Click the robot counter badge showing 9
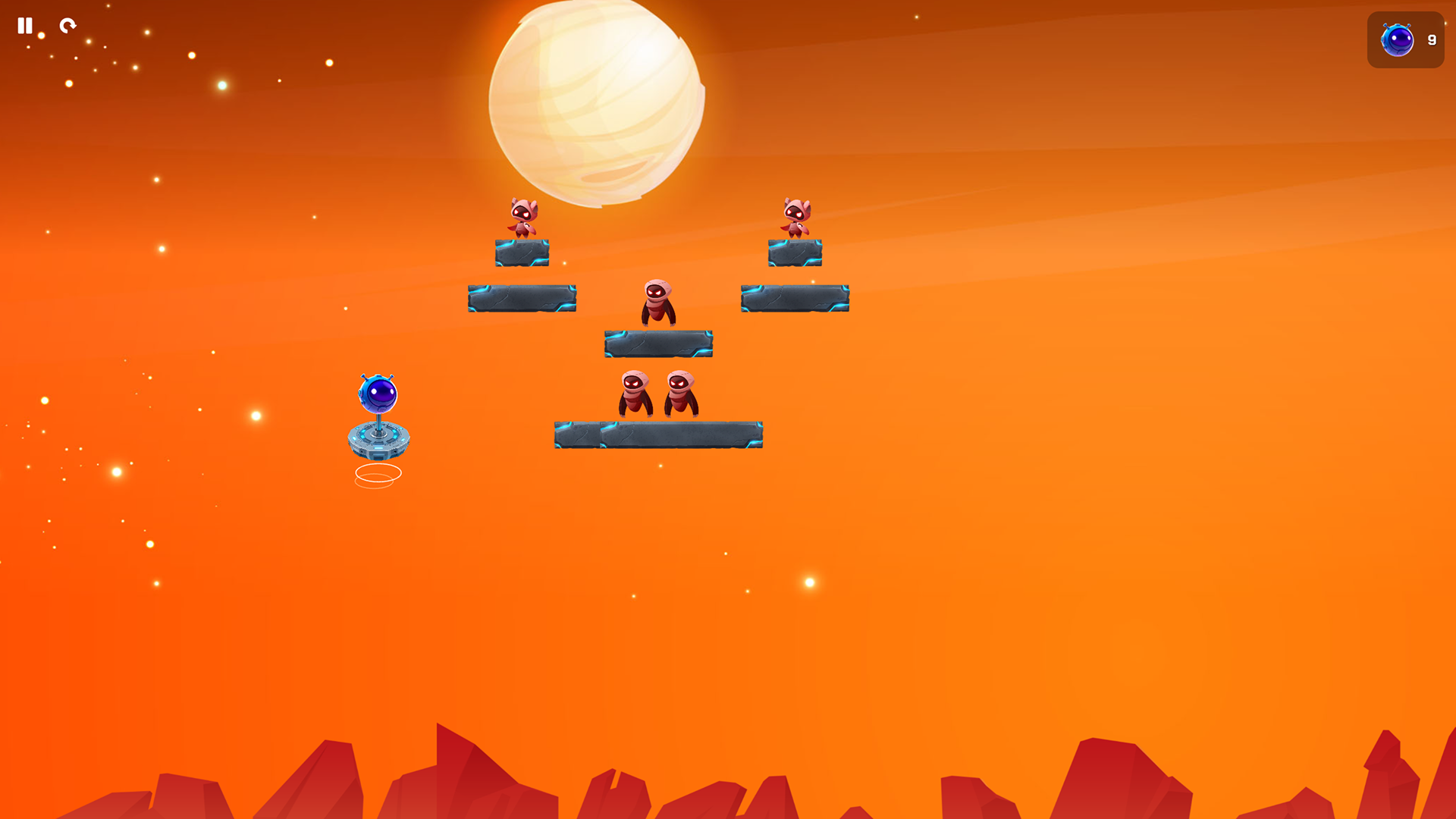Screen dimensions: 1456x819 point(1404,40)
